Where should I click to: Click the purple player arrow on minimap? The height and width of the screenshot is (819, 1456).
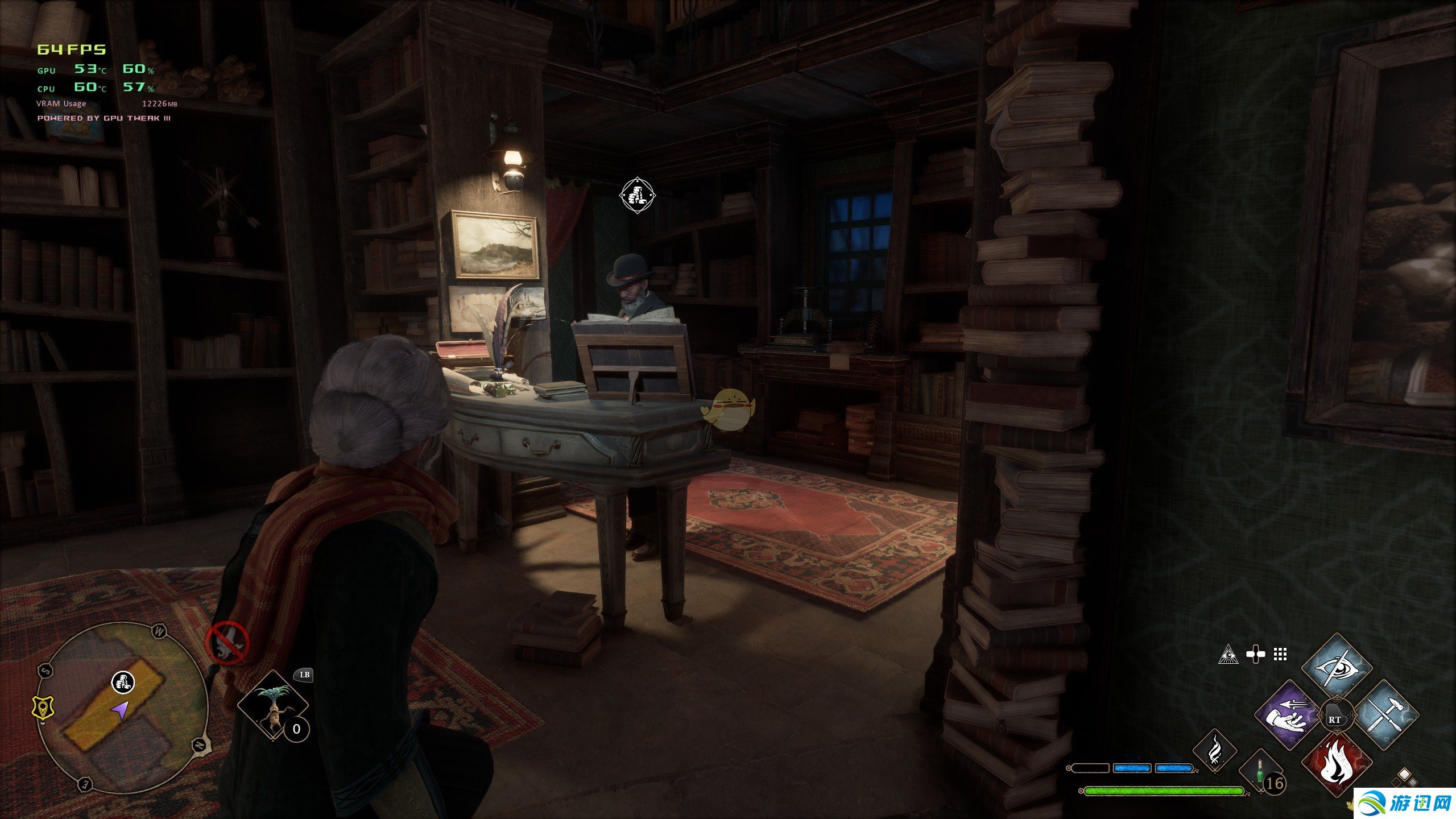coord(120,709)
